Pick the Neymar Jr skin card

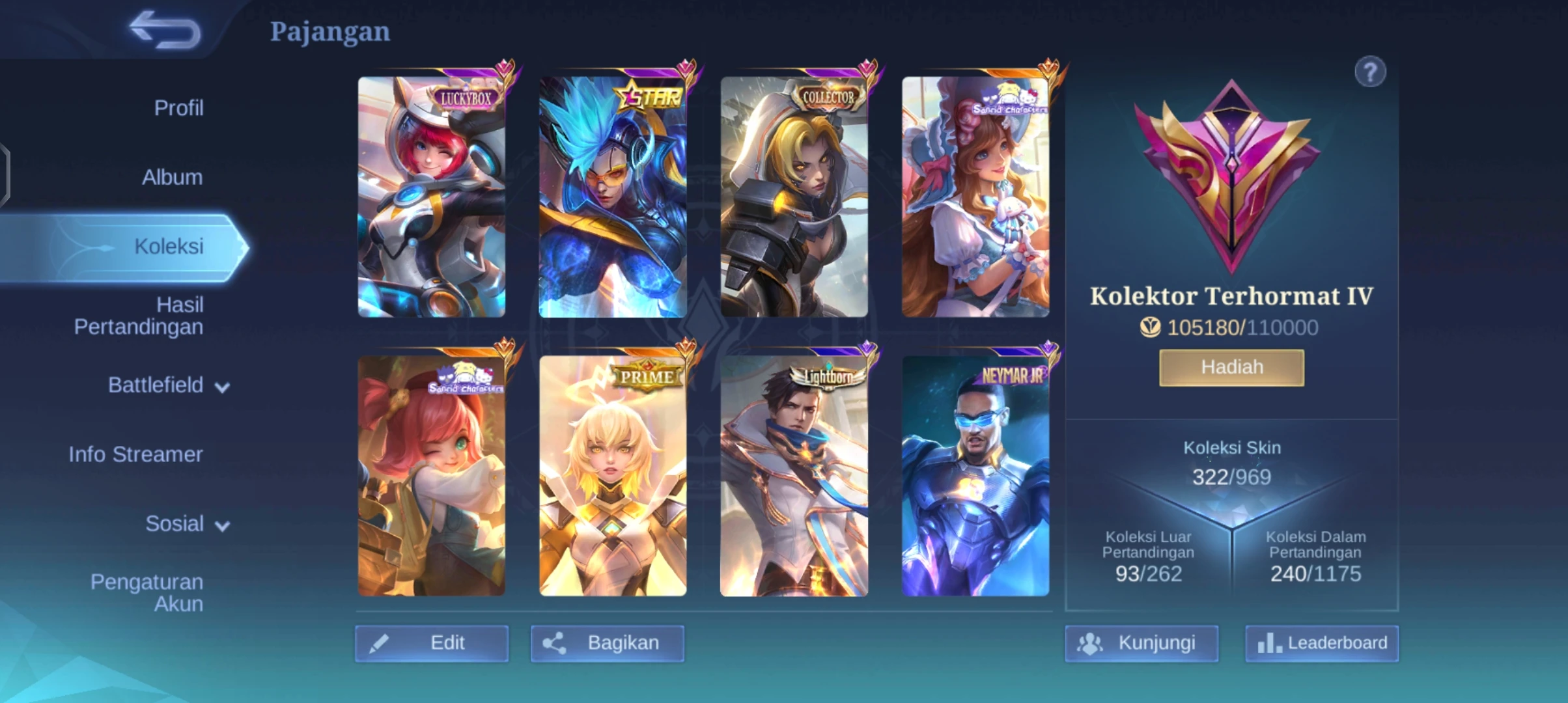975,476
